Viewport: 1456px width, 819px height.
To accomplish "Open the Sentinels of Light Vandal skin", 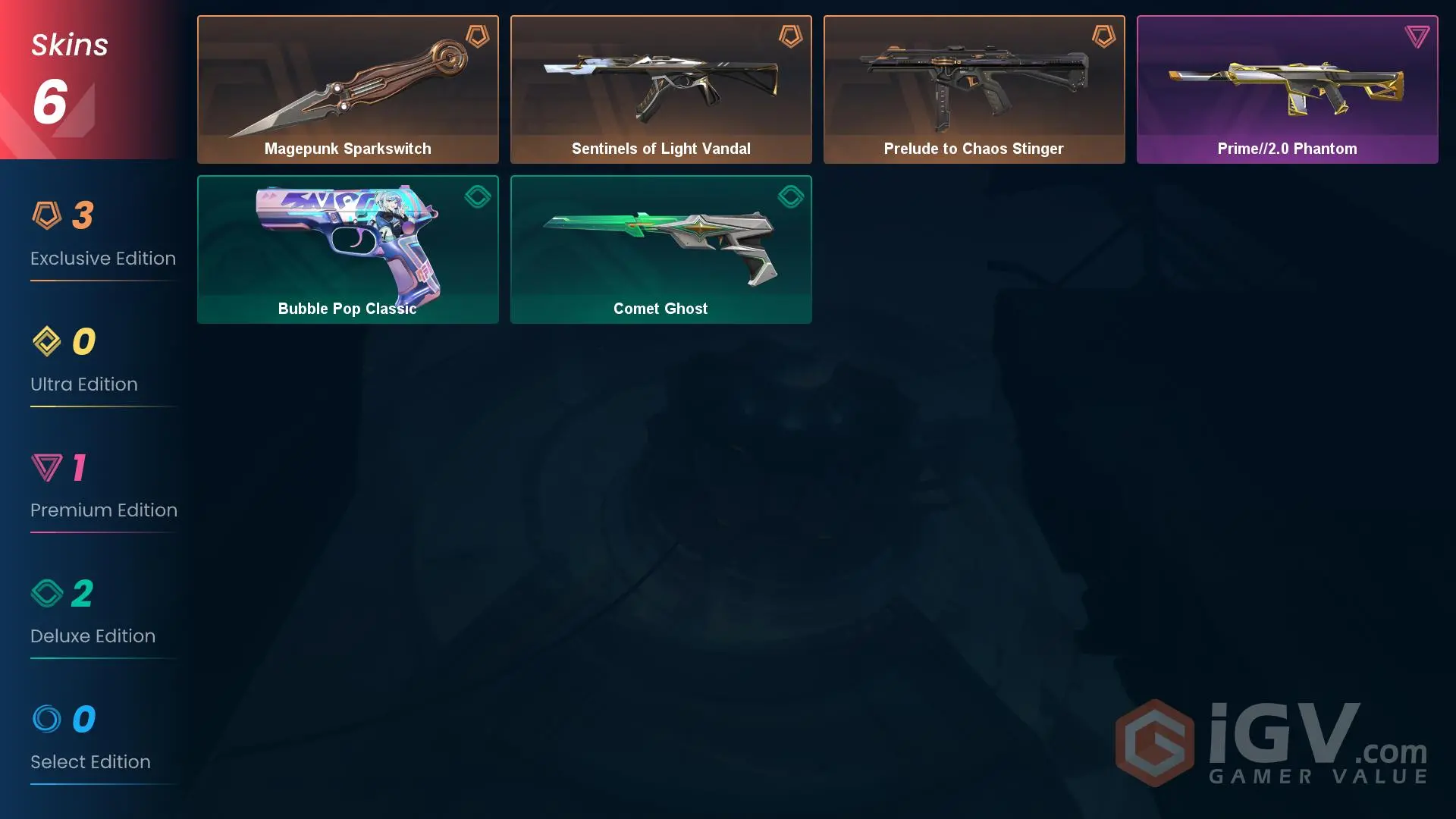I will [x=661, y=89].
